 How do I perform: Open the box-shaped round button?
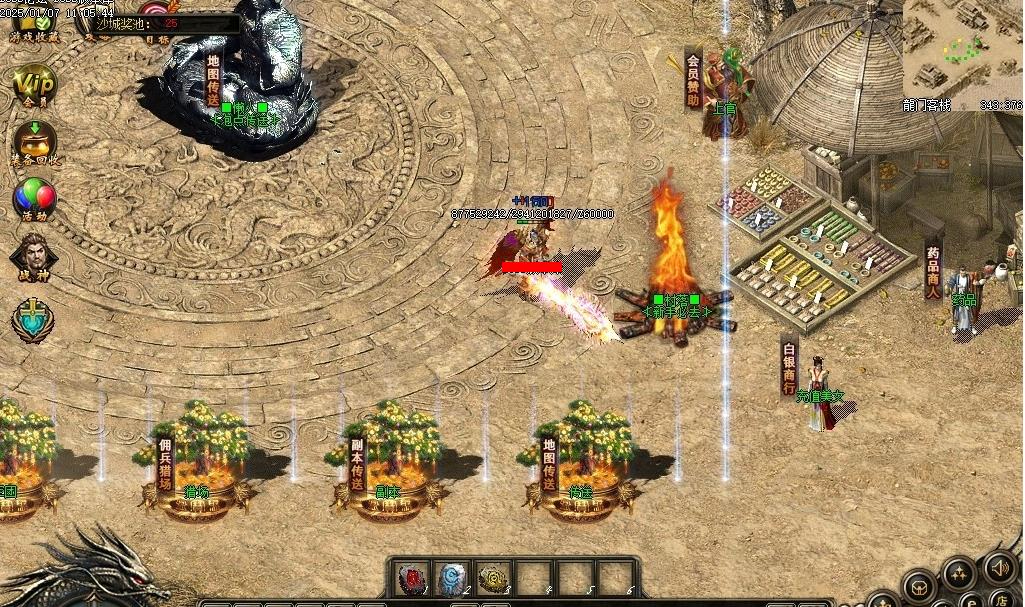tap(918, 585)
